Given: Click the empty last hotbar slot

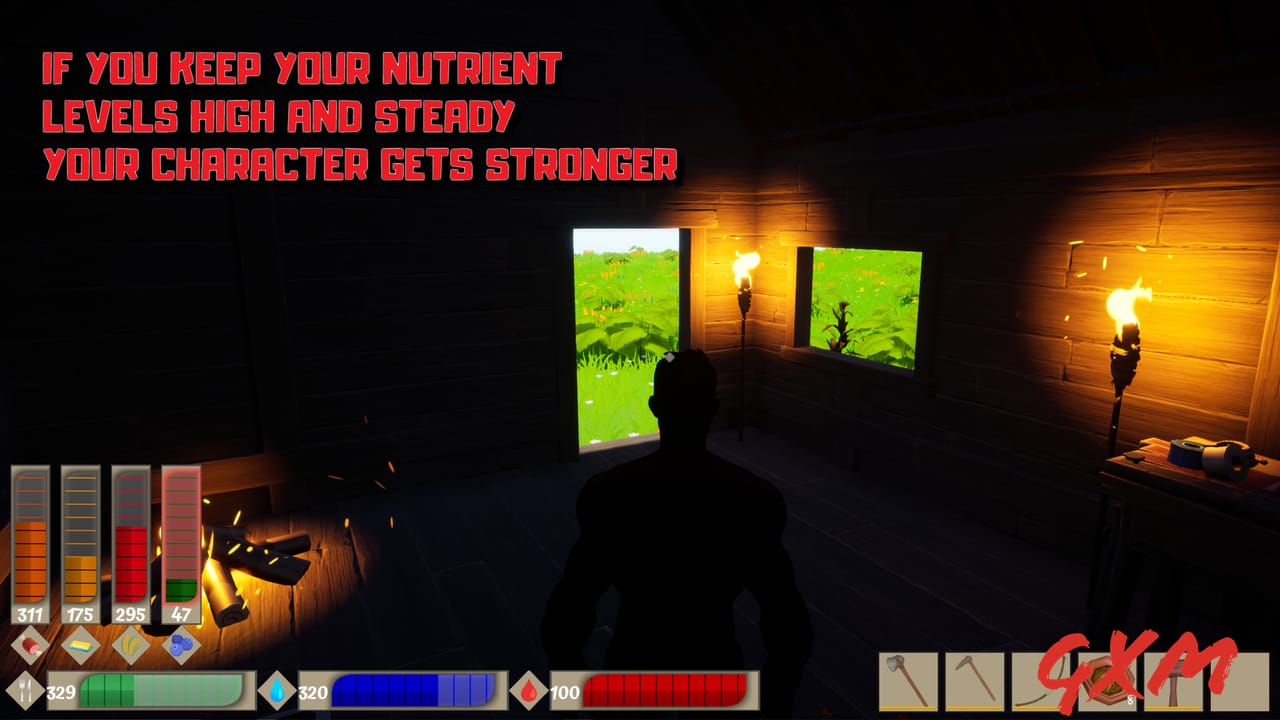Looking at the screenshot, I should click(x=1240, y=680).
